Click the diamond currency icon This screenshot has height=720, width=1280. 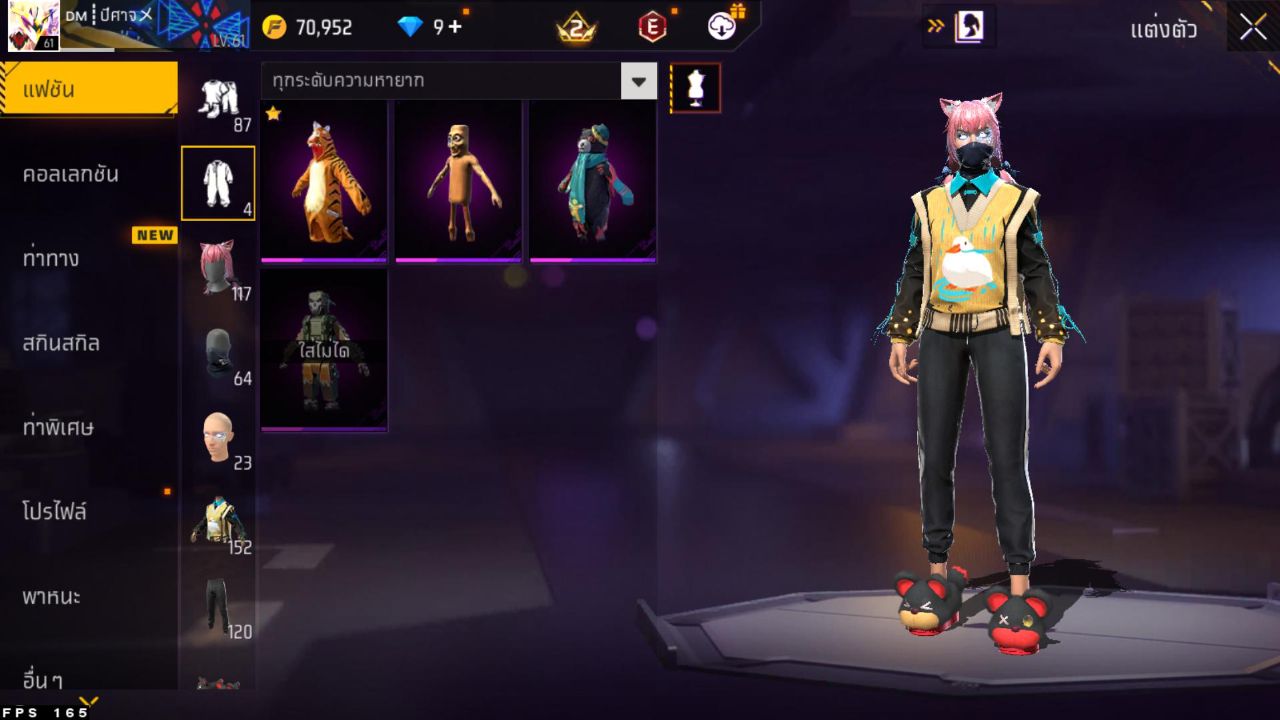tap(408, 27)
